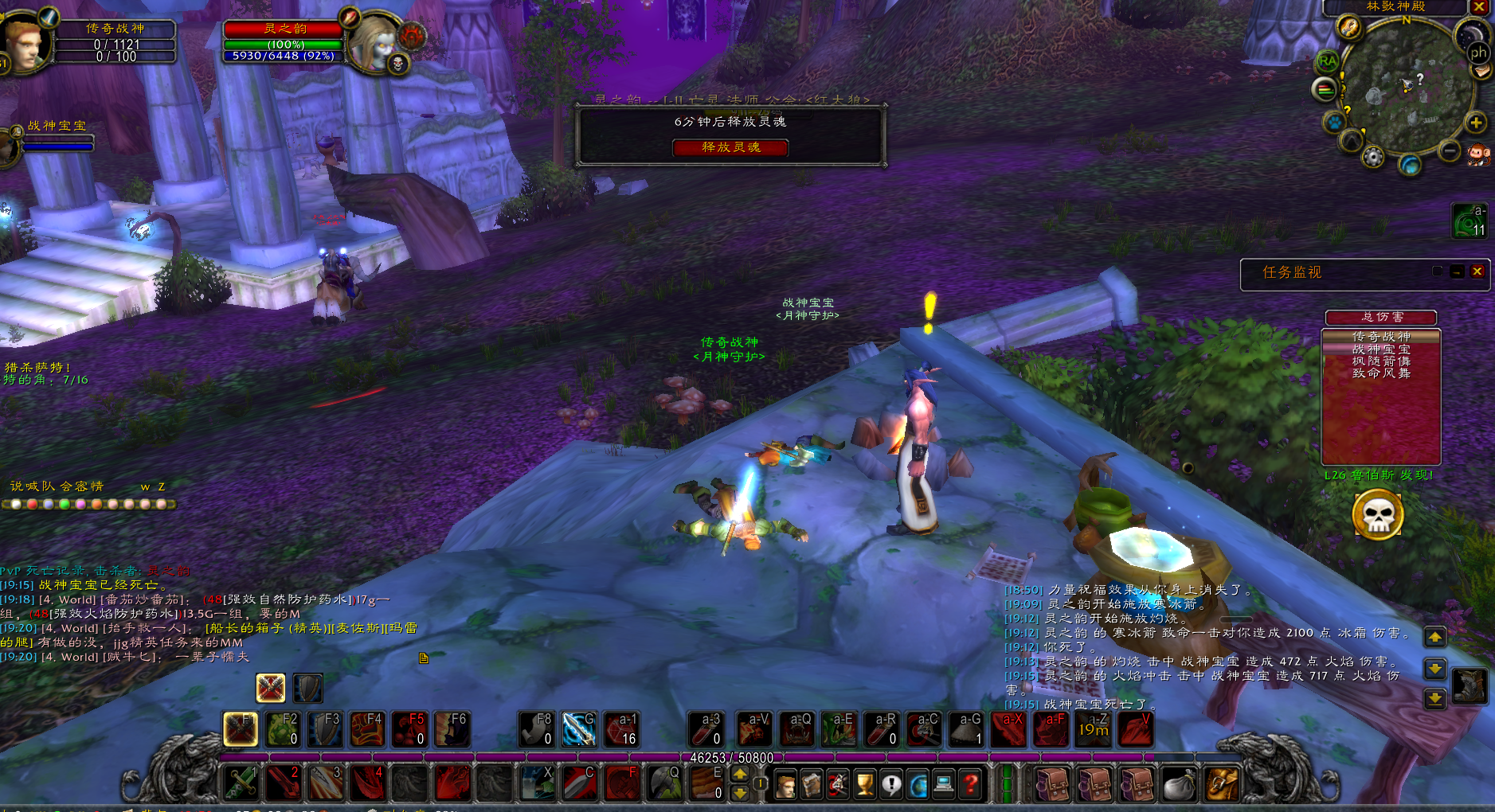Open the white sack bag slot
Screen dimensions: 1495x812
coord(1179,785)
